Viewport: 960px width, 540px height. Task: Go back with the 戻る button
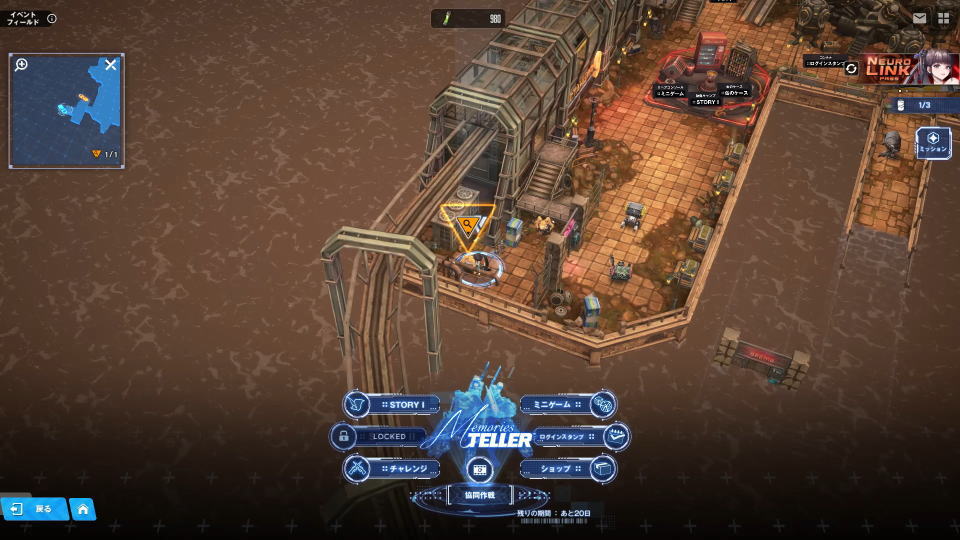(33, 509)
